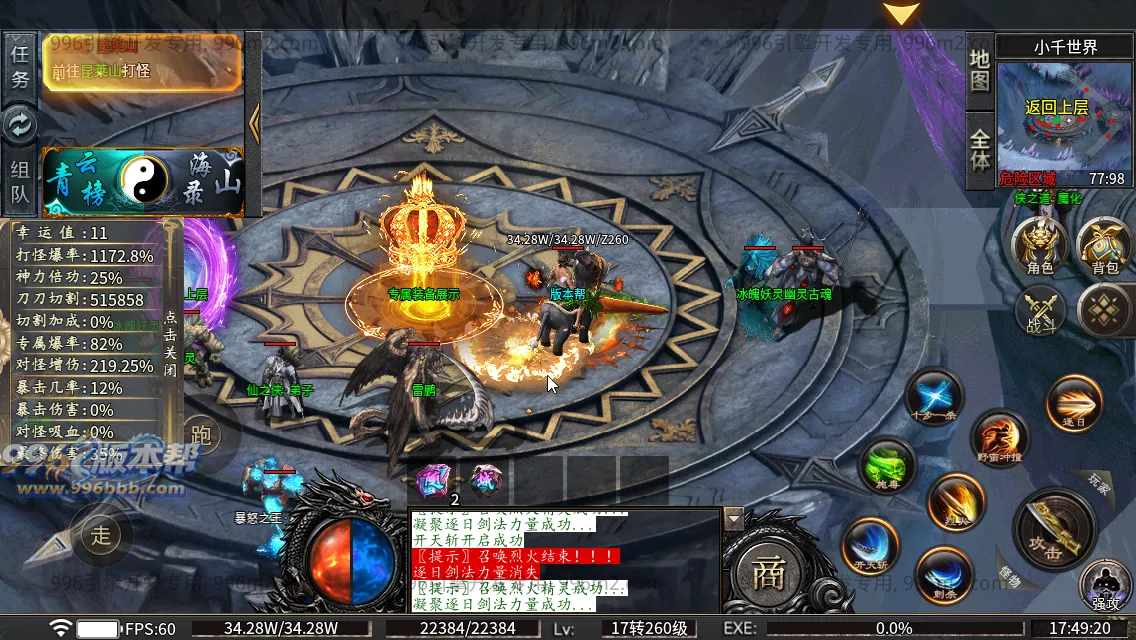
Task: Toggle the 战斗 crossed-swords combat button
Action: (x=1041, y=309)
